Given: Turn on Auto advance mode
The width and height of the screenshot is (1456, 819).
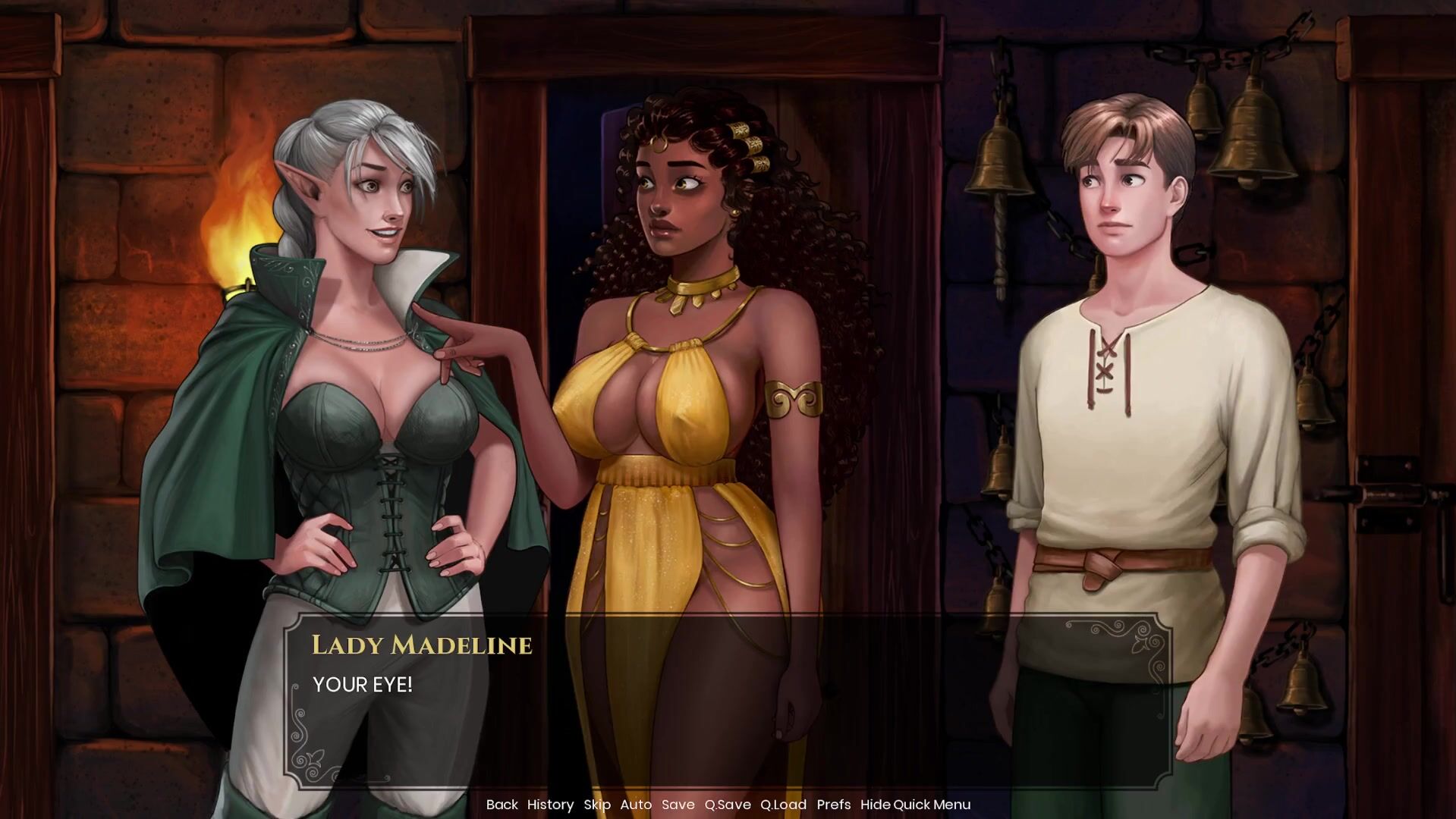Looking at the screenshot, I should [636, 805].
